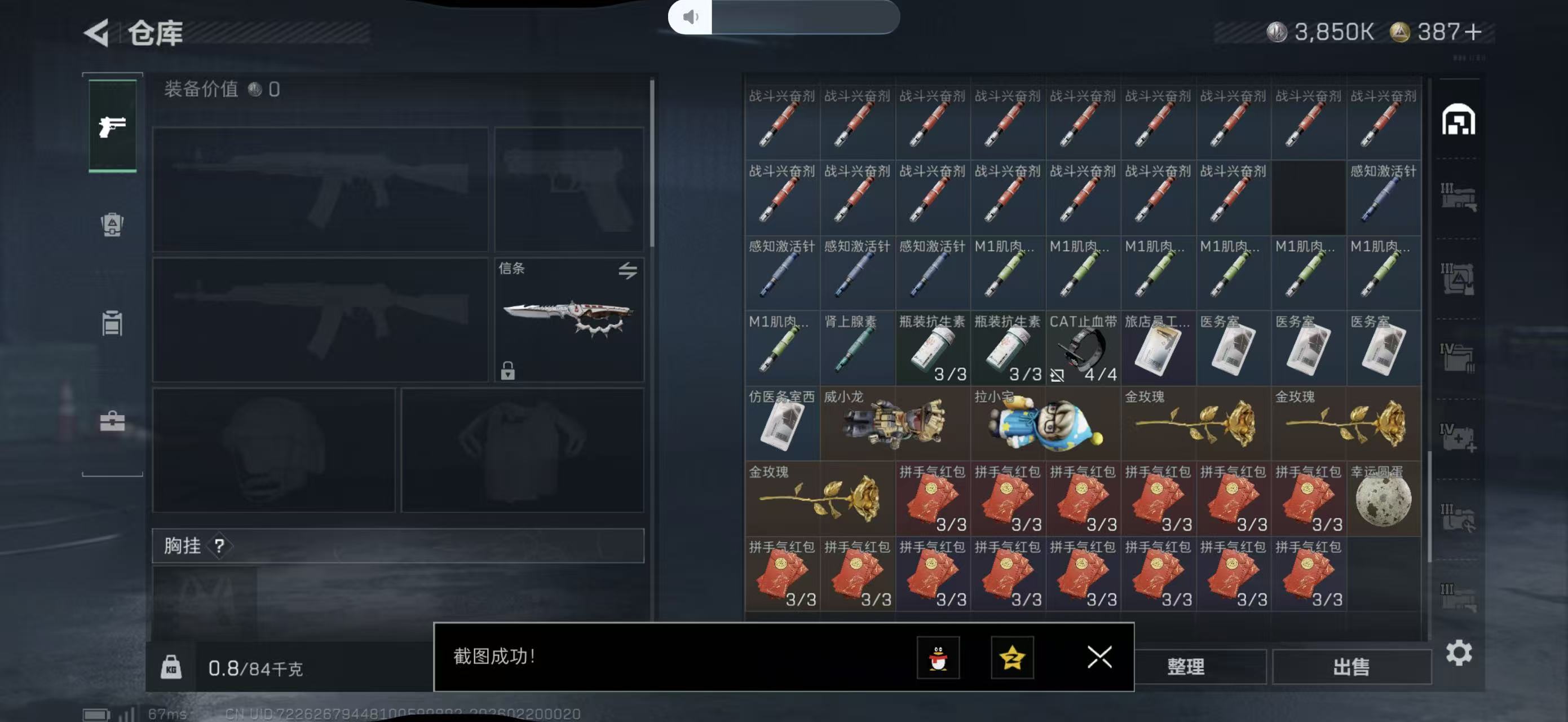This screenshot has width=1568, height=722.
Task: Open the armor rig category icon
Action: pos(112,225)
